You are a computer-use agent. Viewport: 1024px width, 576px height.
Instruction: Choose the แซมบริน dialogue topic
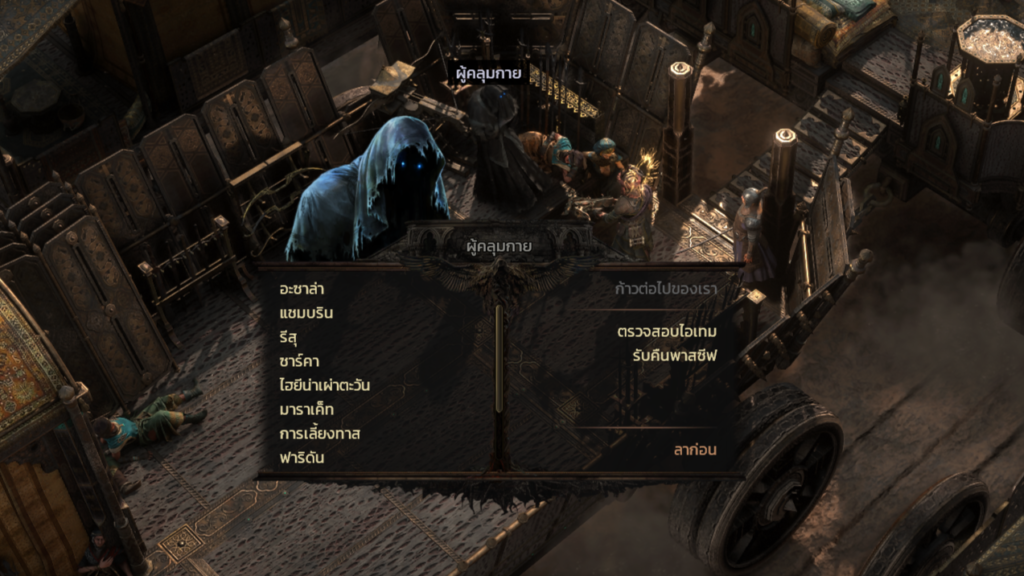pos(307,313)
